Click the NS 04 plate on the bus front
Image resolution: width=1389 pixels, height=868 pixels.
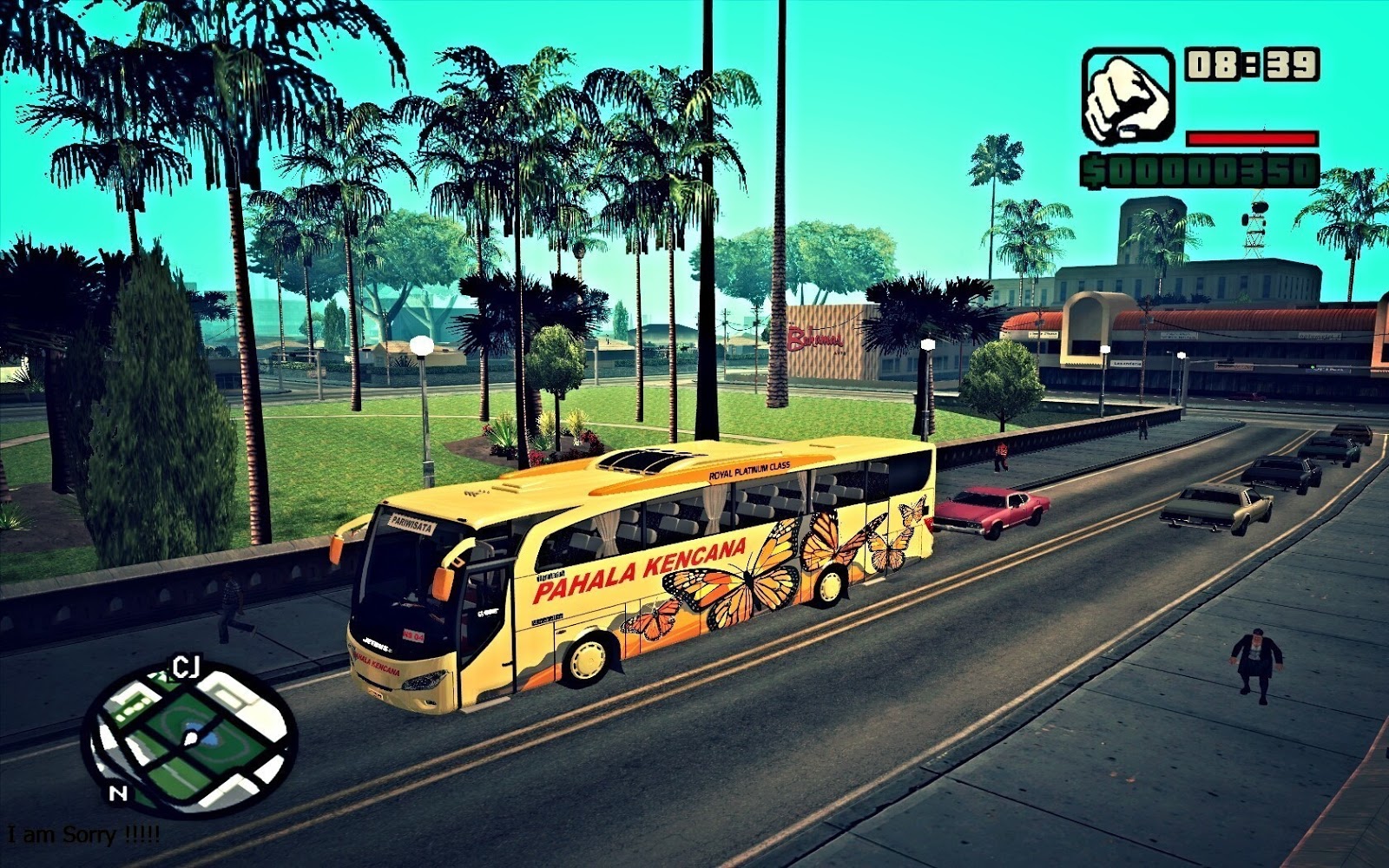414,636
